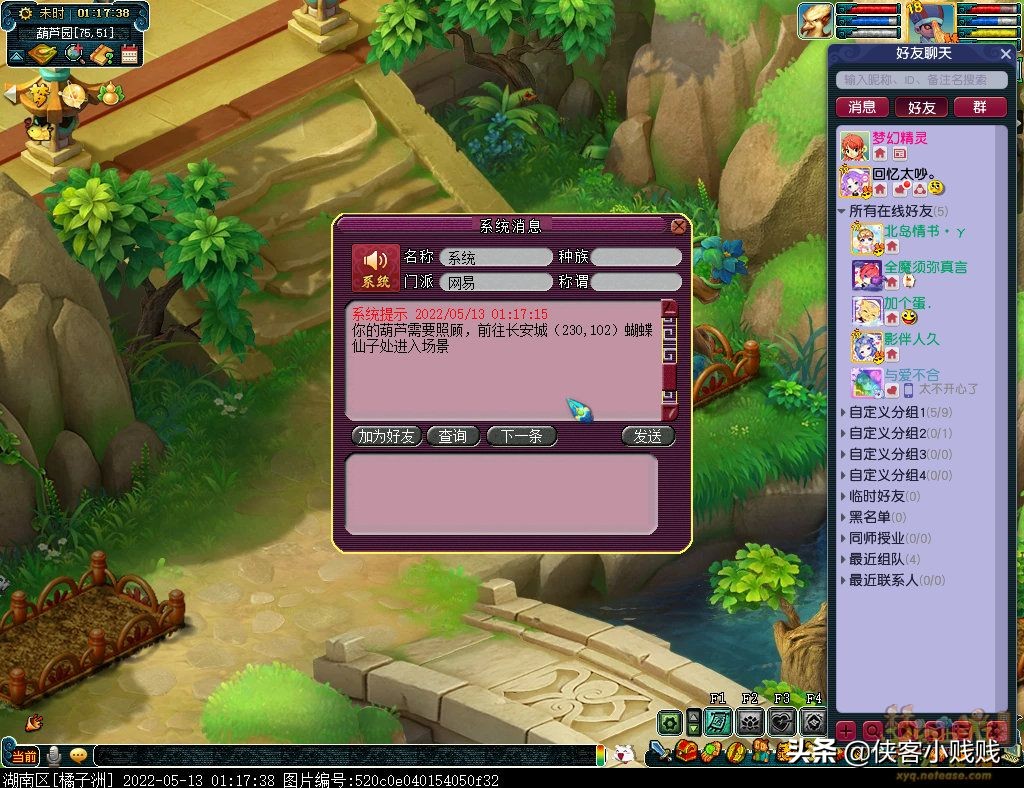Open the calendar icon under the clock
1024x788 pixels.
pos(129,54)
